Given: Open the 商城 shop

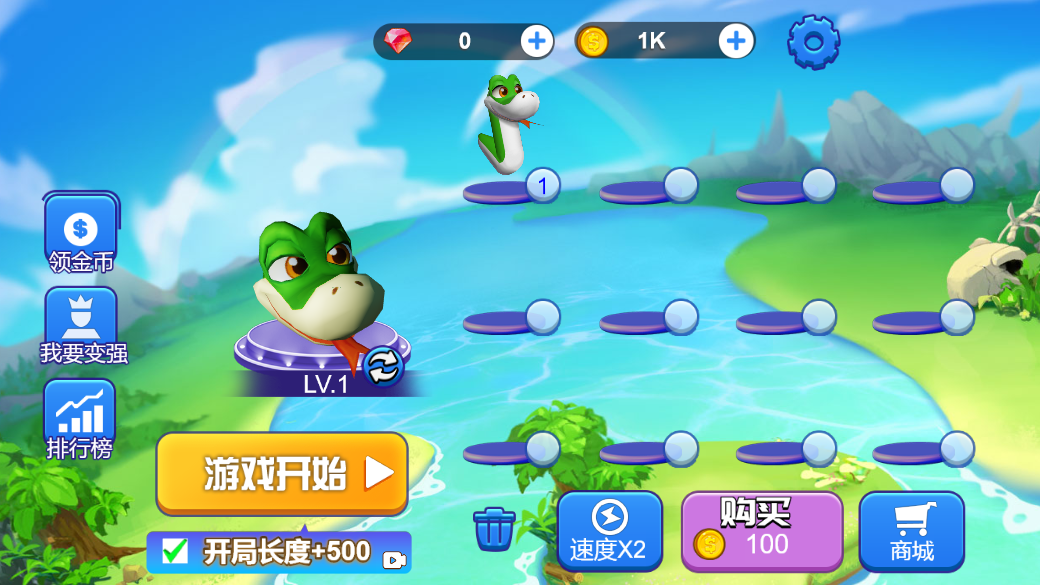Looking at the screenshot, I should point(911,531).
